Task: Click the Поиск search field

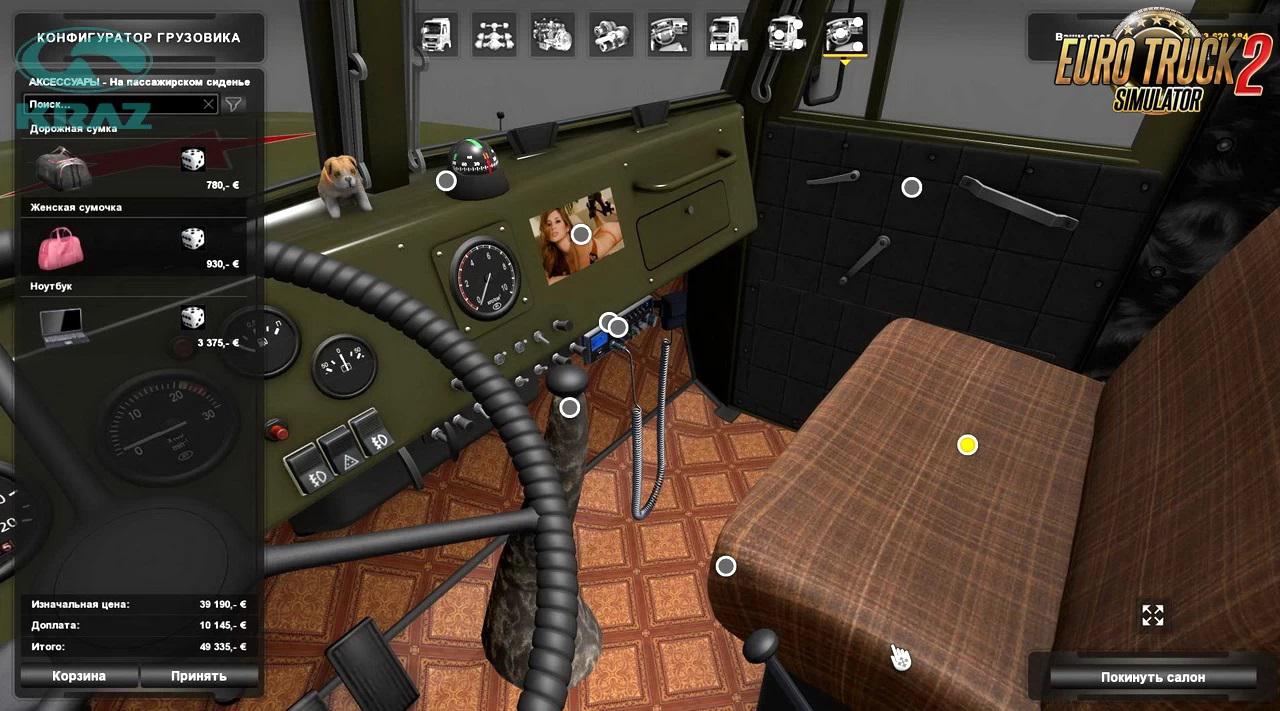Action: point(110,104)
